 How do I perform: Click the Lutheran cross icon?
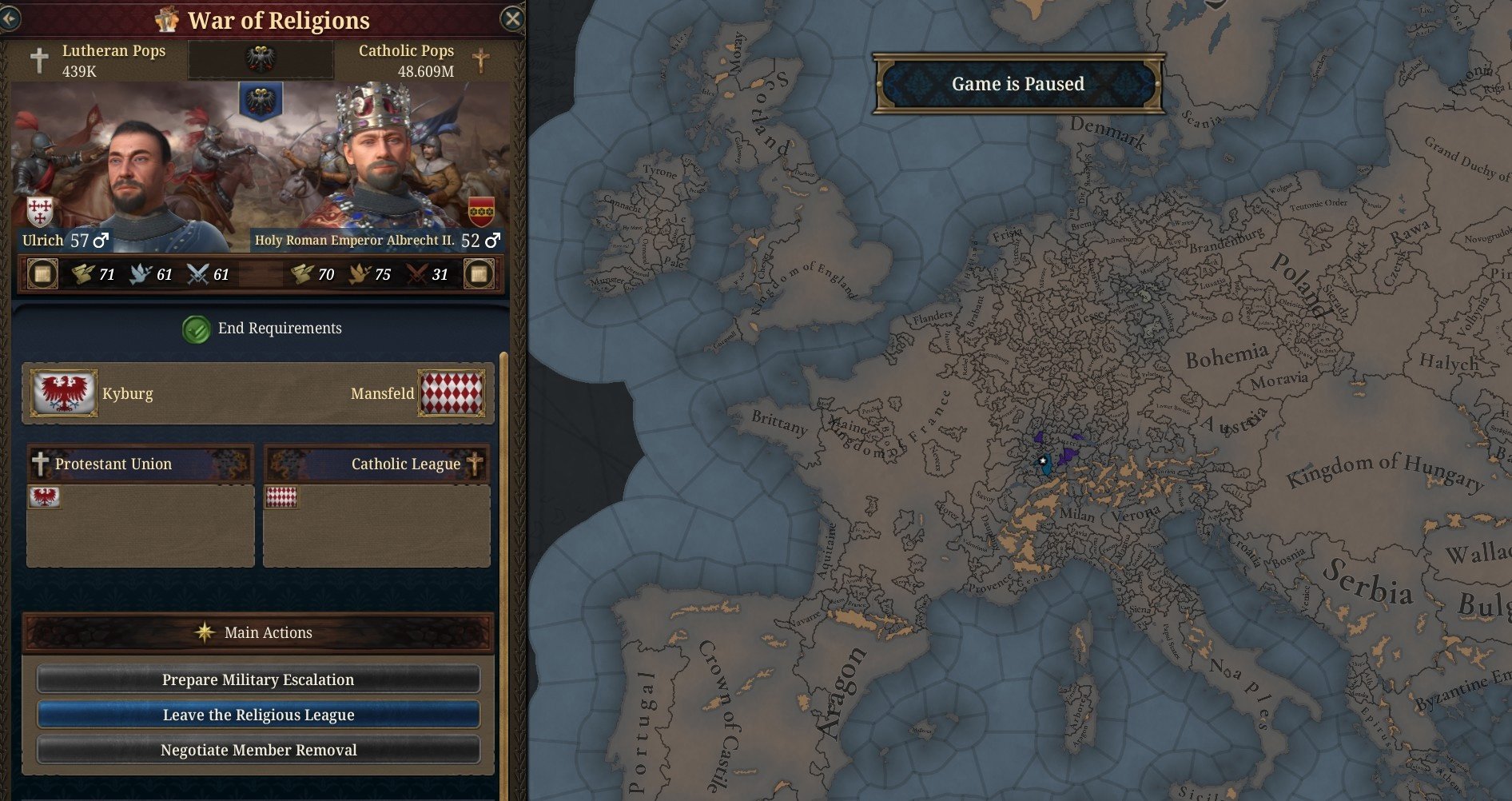pyautogui.click(x=39, y=60)
